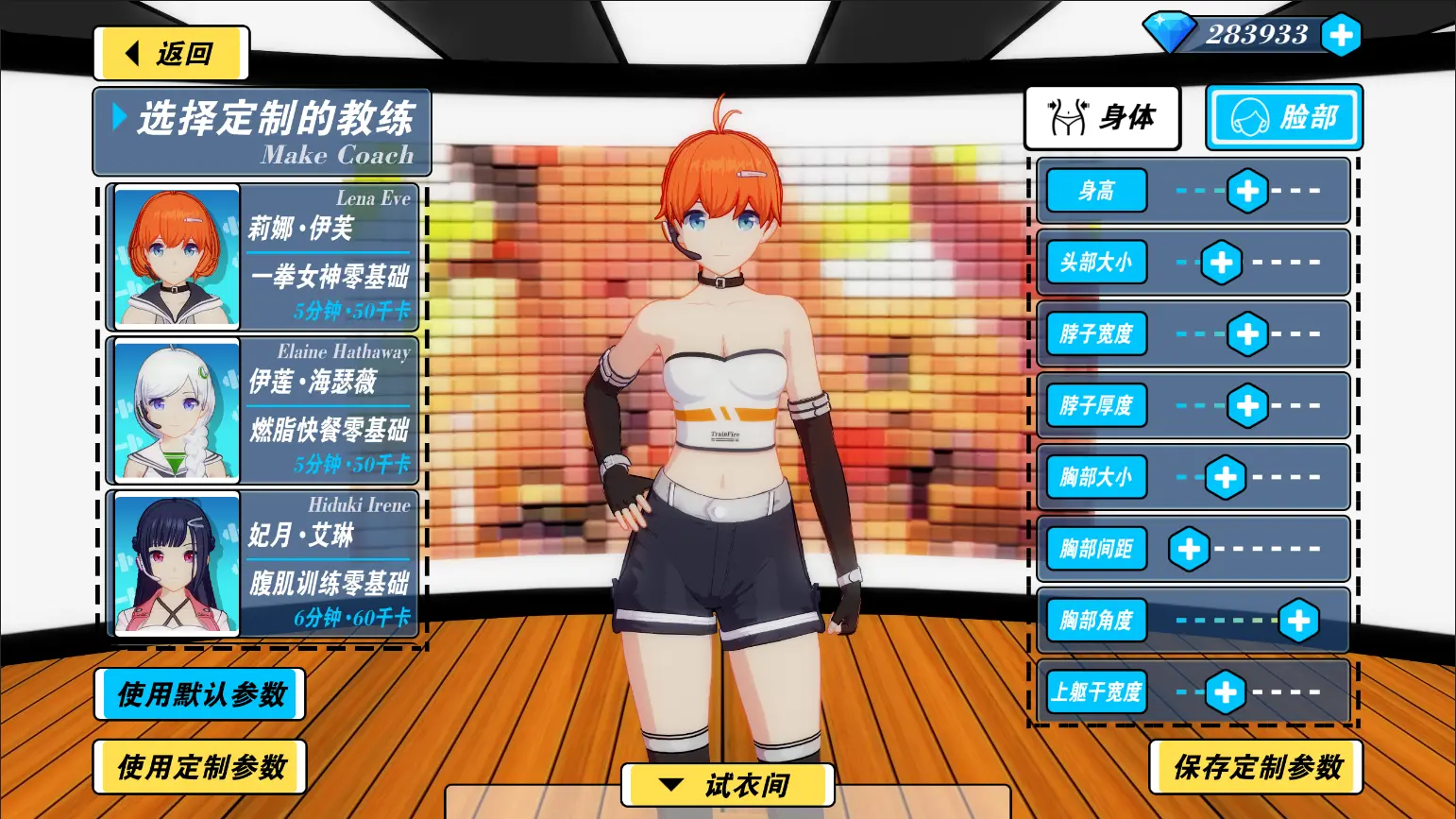This screenshot has height=819, width=1456.
Task: Save custom parameters with 保存定制参数
Action: 1257,767
